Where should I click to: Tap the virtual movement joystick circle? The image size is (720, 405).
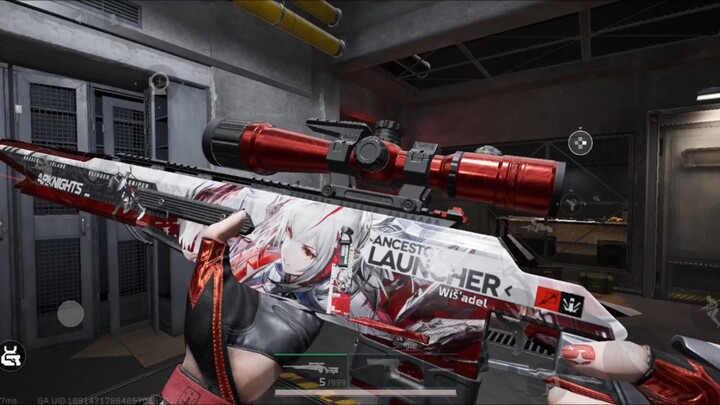click(70, 313)
